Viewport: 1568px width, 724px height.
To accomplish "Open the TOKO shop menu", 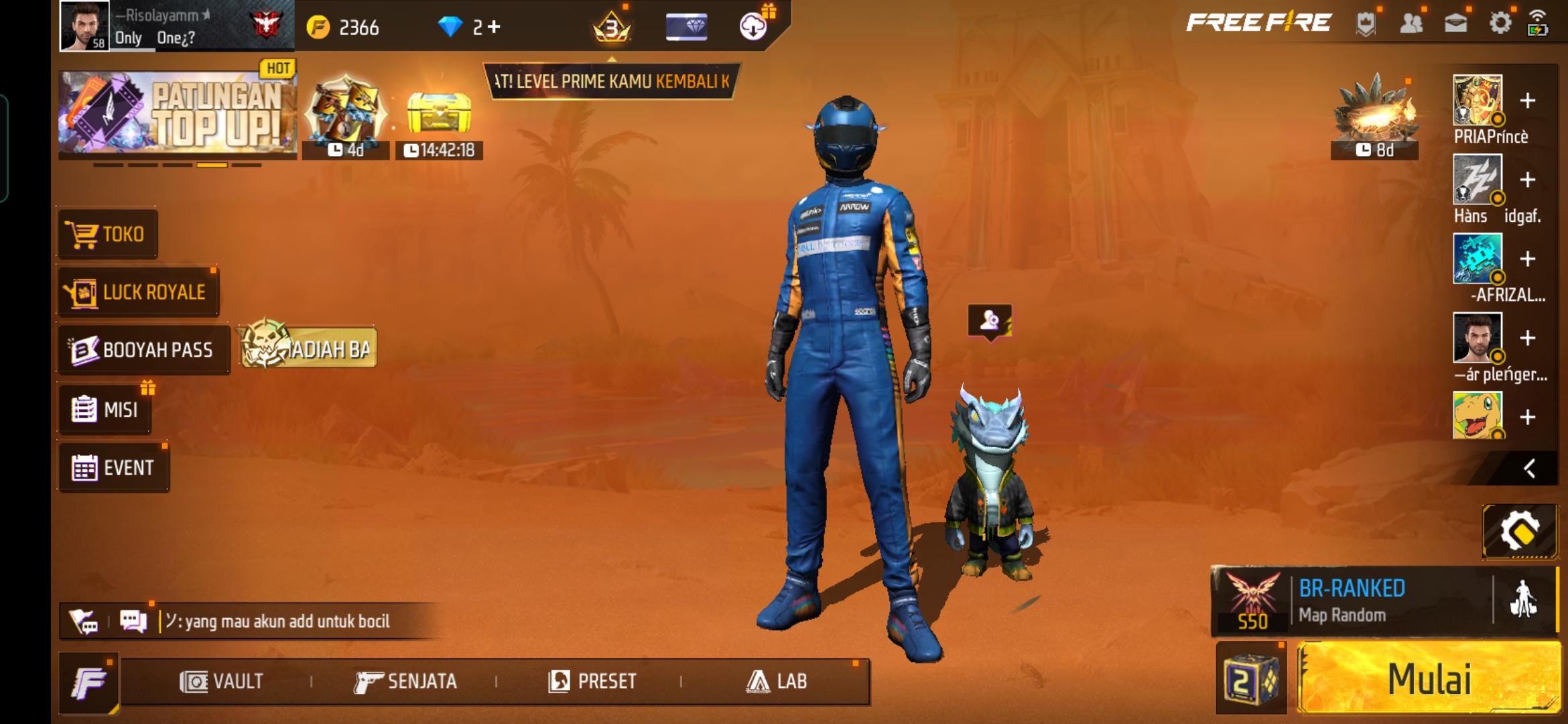I will 108,234.
